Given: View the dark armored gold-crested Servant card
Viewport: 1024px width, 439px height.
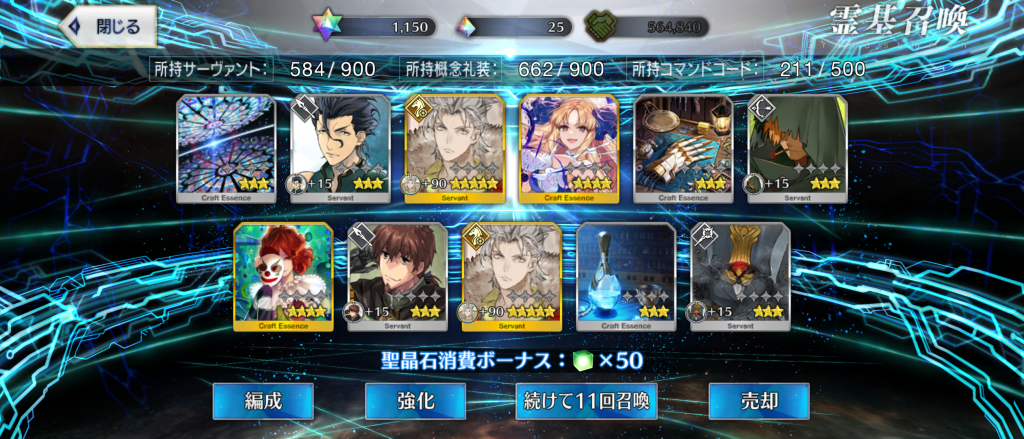Looking at the screenshot, I should tap(741, 276).
